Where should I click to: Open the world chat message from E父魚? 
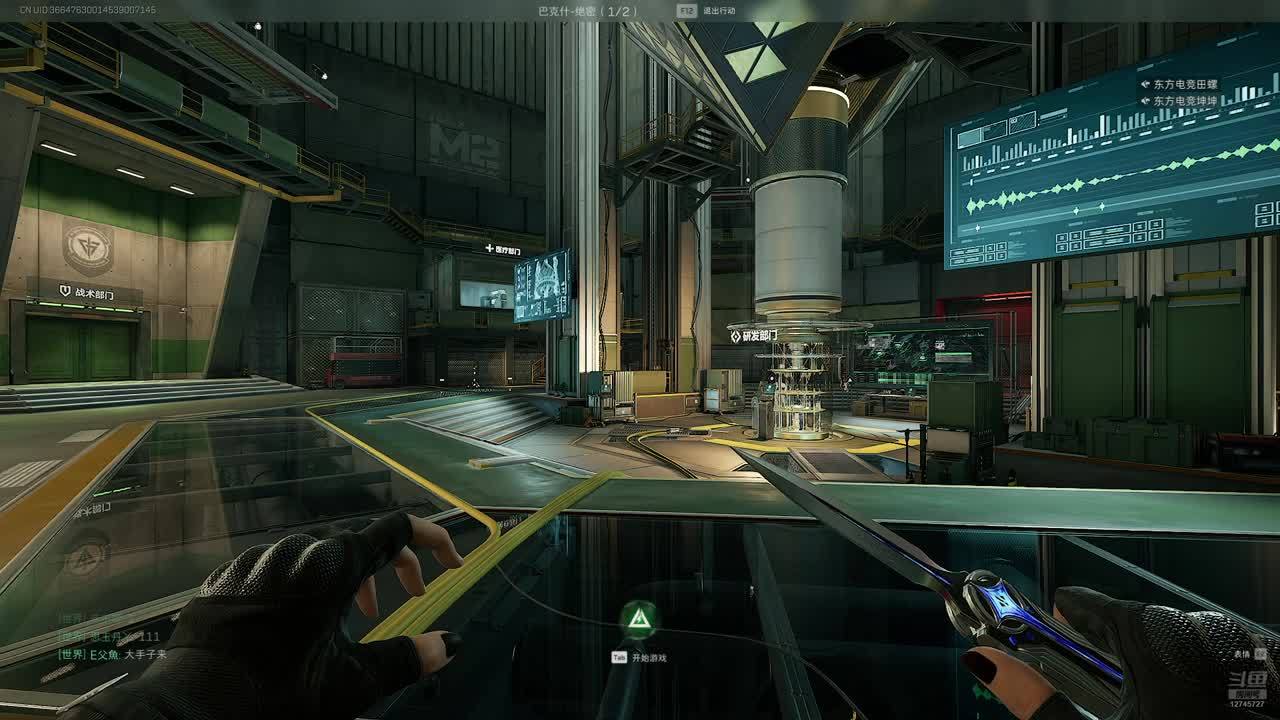tap(112, 654)
